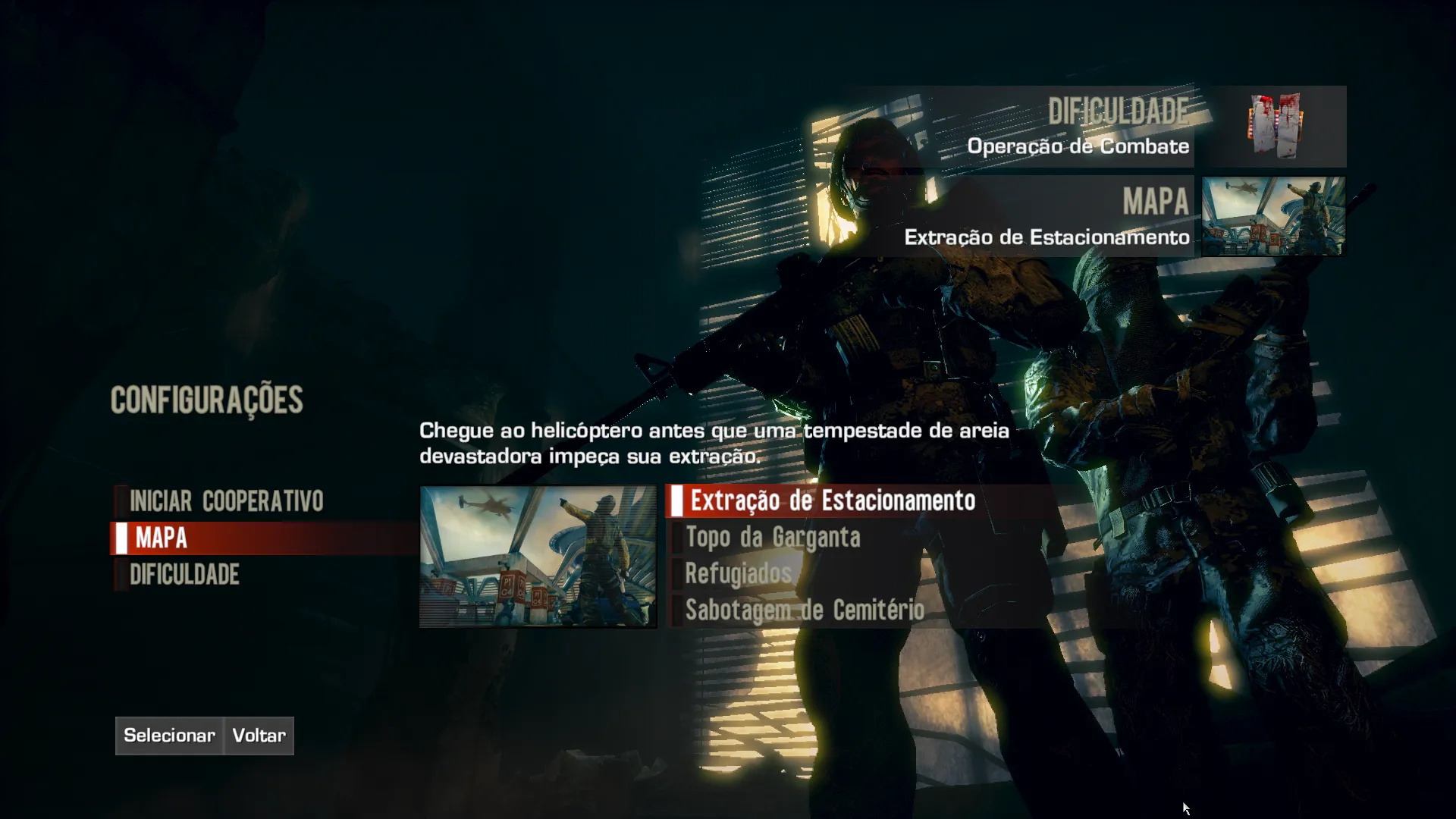
Task: Choose the Extração de Estacionamento map
Action: click(832, 501)
